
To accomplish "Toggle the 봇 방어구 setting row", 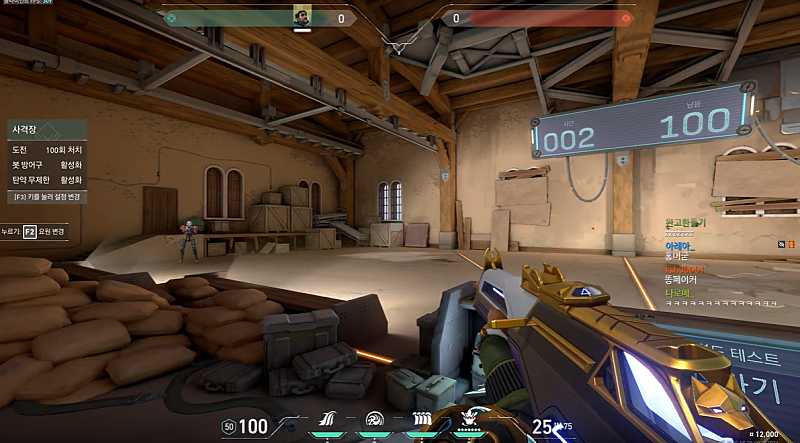I will tap(46, 164).
